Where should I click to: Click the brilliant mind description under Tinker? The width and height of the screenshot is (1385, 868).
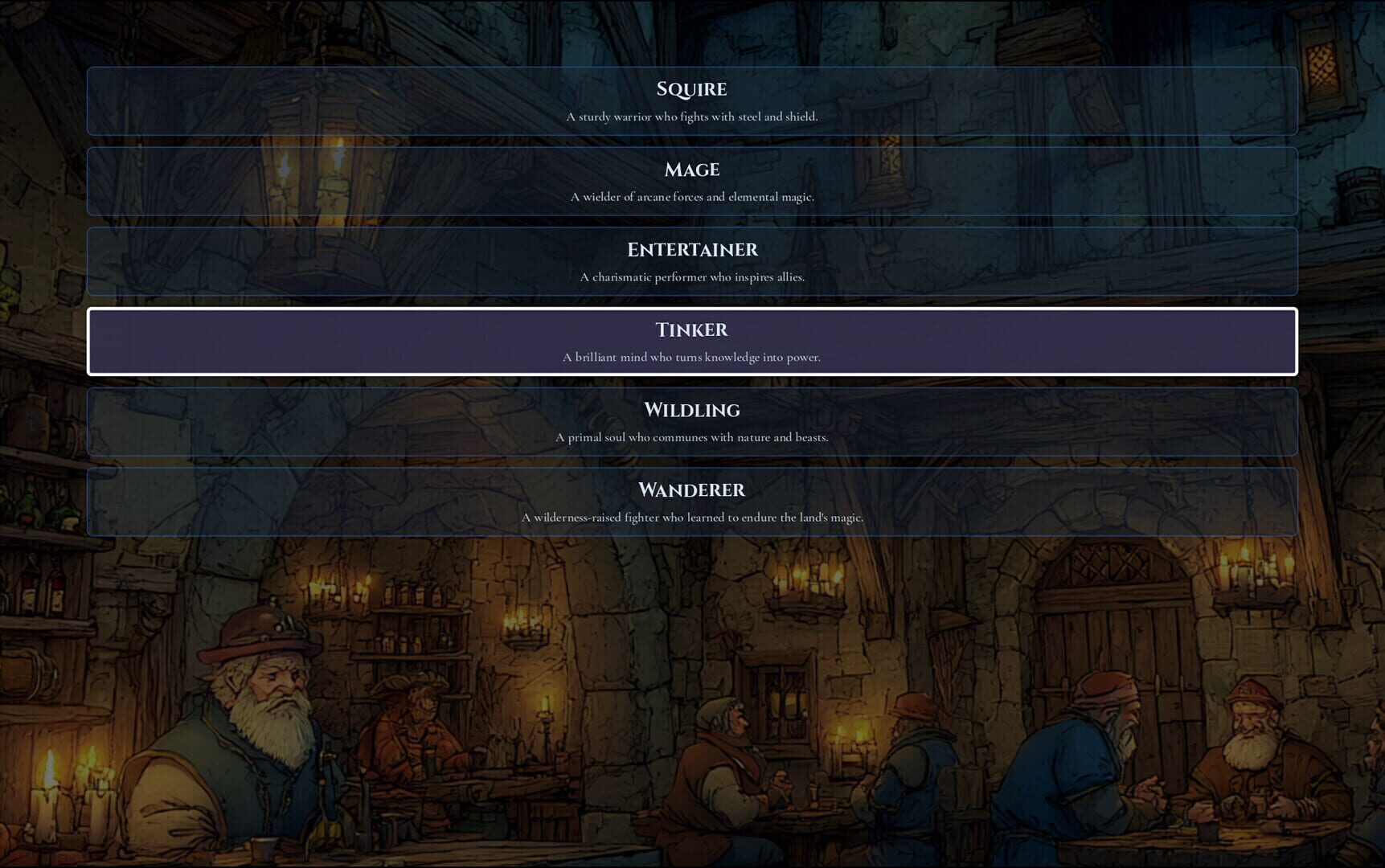(x=693, y=357)
